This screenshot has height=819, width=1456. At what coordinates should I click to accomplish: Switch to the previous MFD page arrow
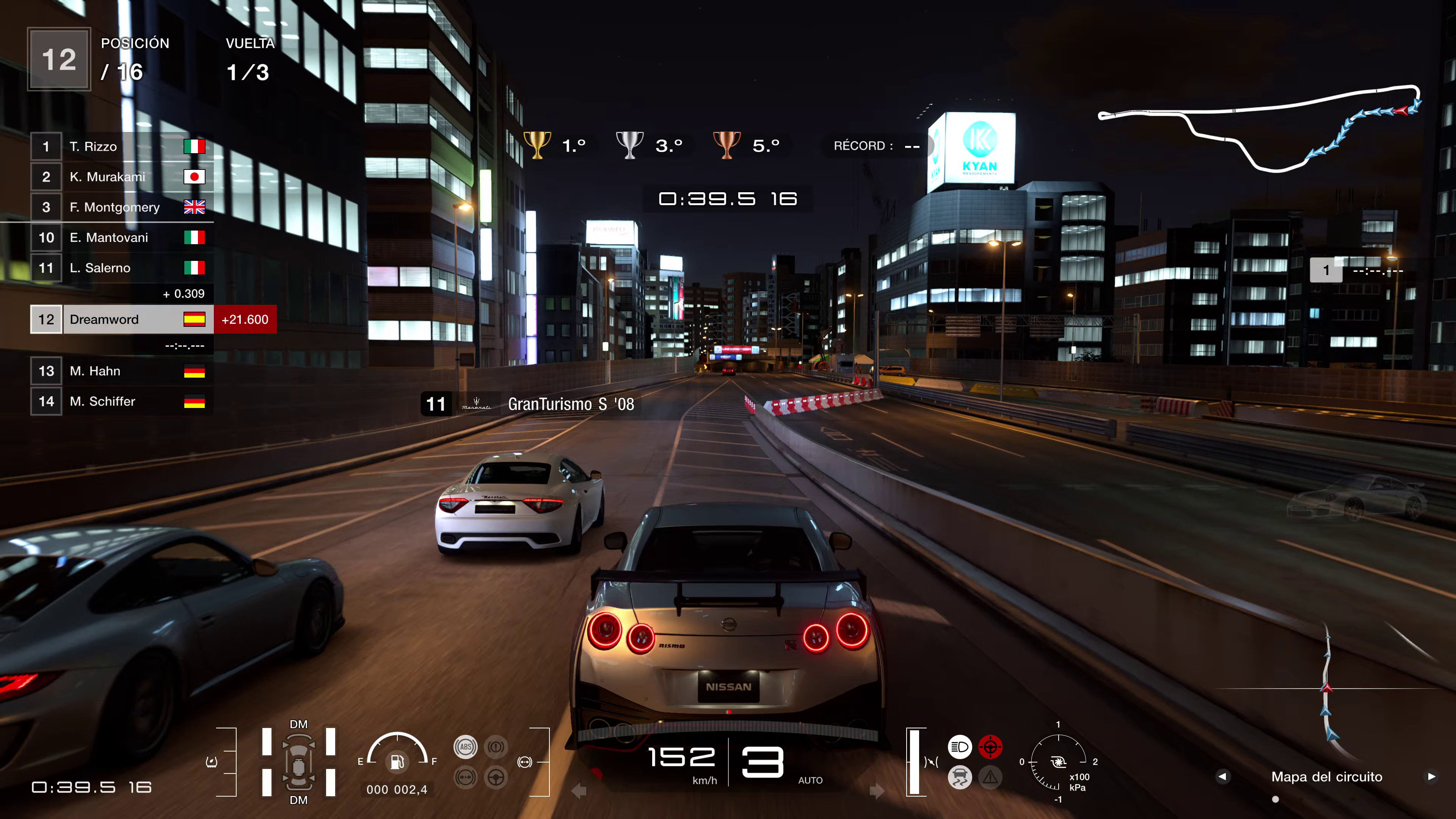(x=1222, y=777)
